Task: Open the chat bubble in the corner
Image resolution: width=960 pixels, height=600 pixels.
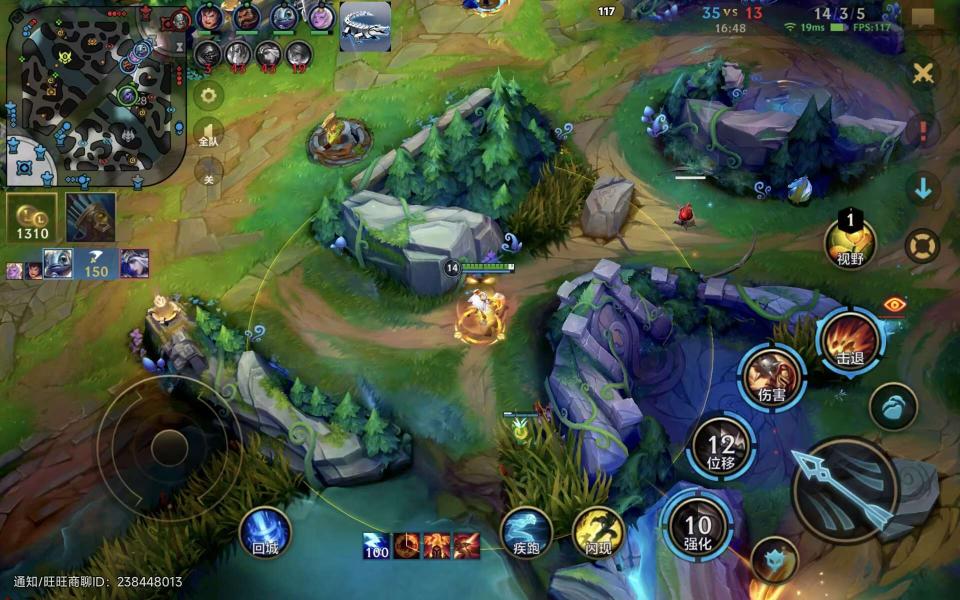Action: 923,19
